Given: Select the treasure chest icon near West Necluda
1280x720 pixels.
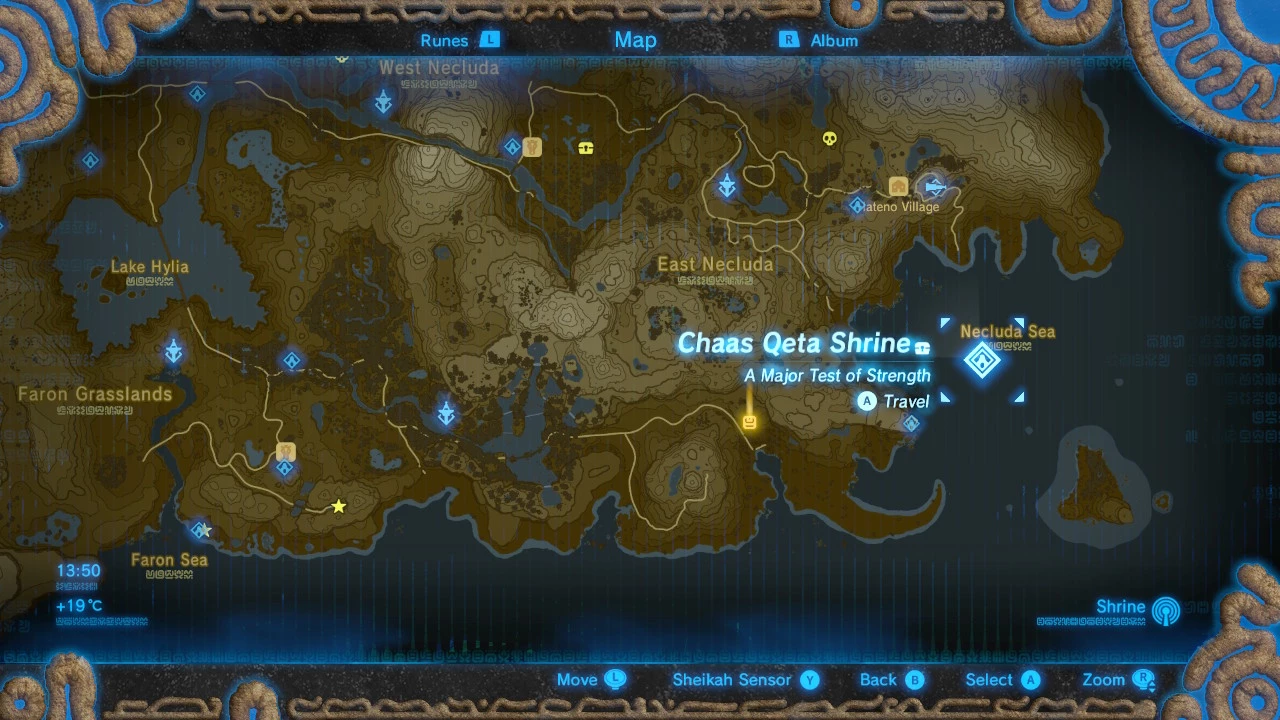Looking at the screenshot, I should click(585, 146).
